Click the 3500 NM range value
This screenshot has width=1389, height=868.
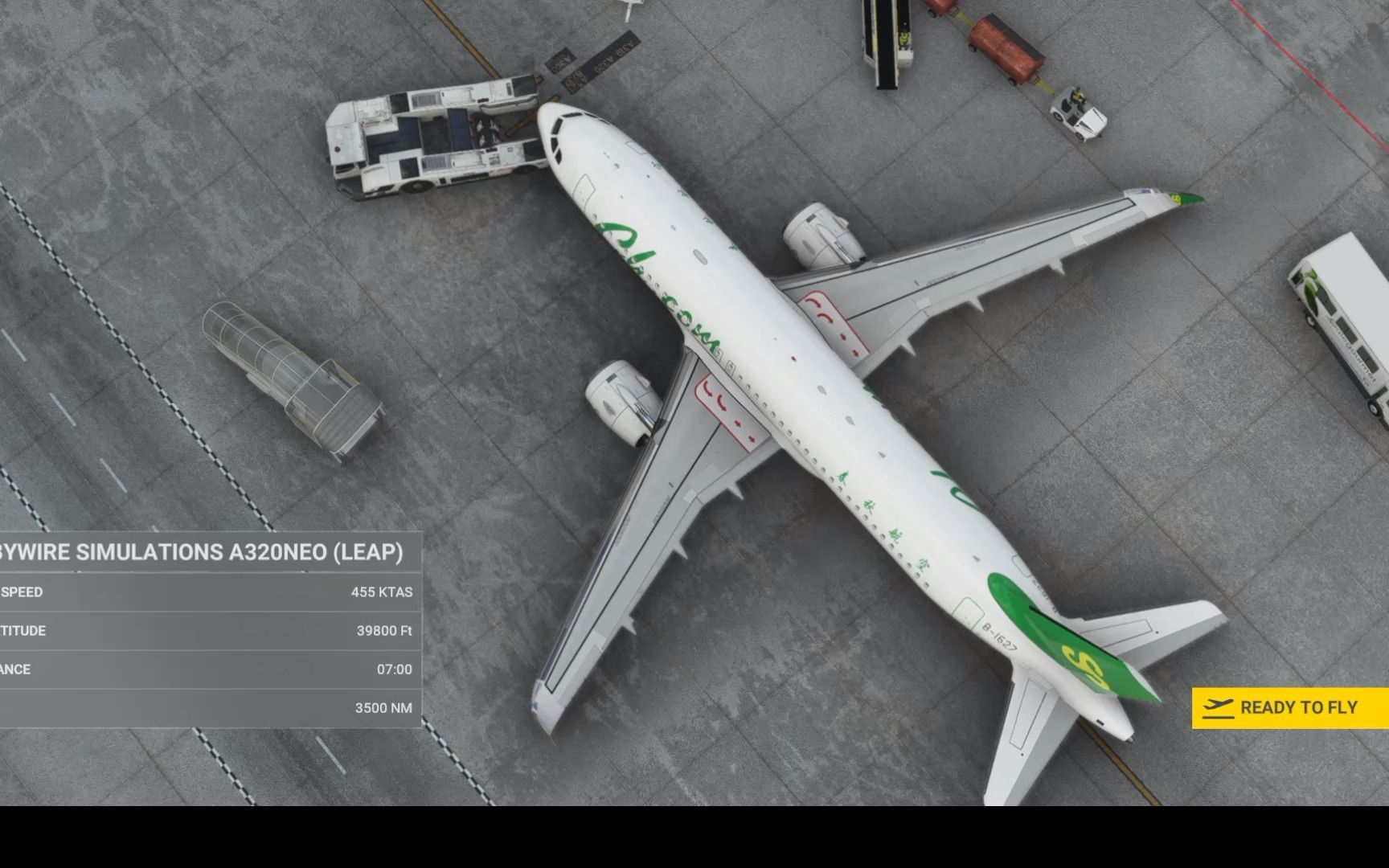(x=384, y=708)
